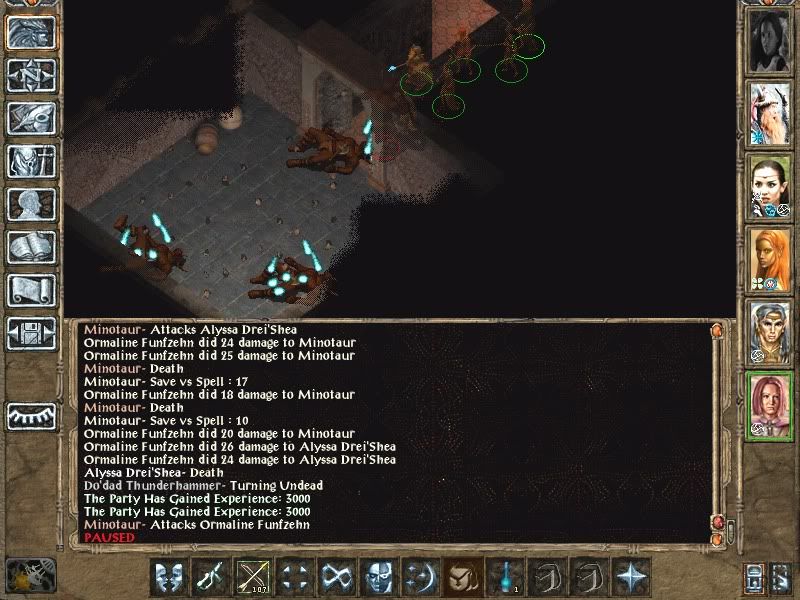The image size is (800, 600).
Task: Select the orange-haired woman portrait
Action: coord(770,259)
